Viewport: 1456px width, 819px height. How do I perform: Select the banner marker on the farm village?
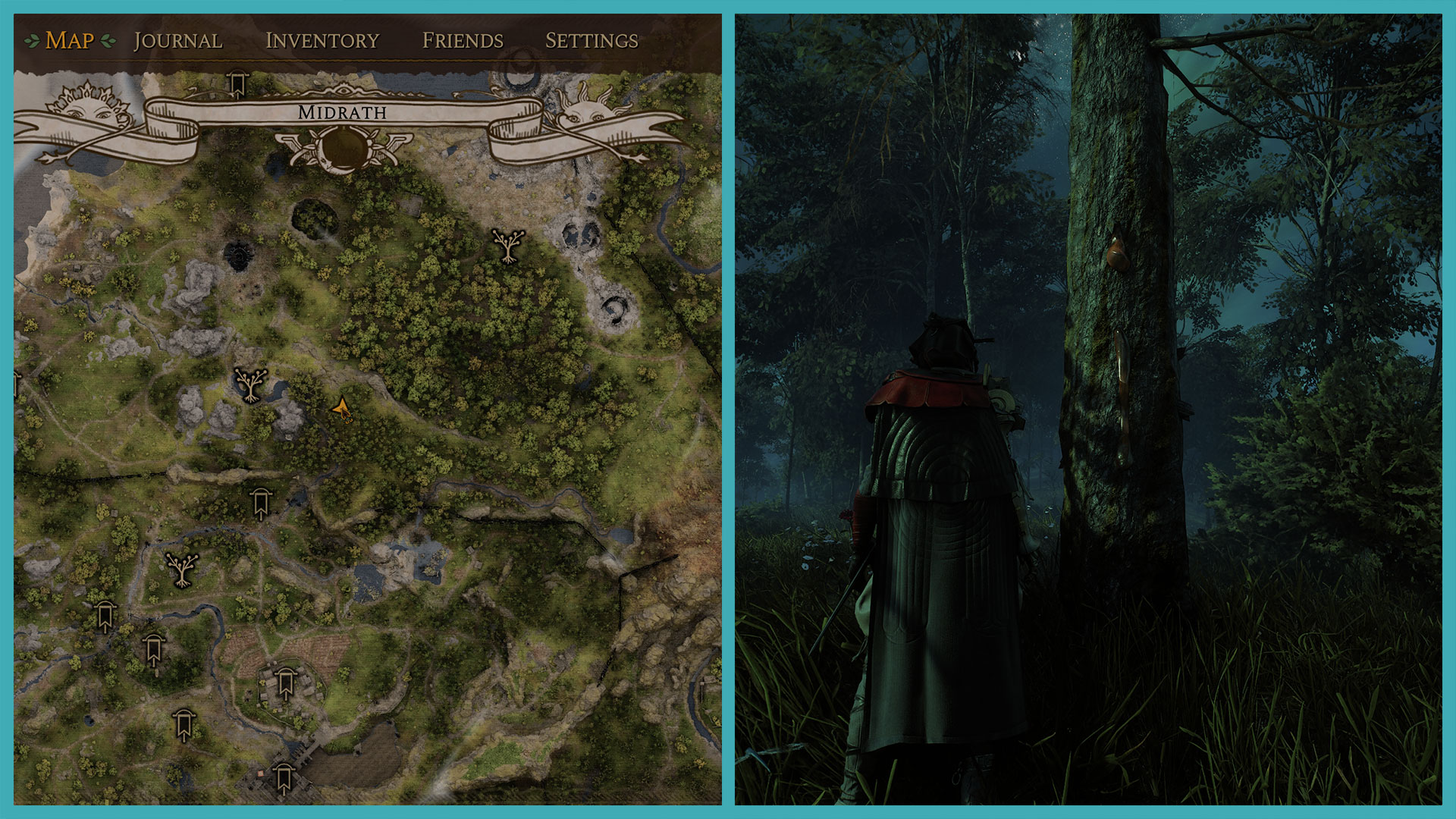click(x=285, y=684)
